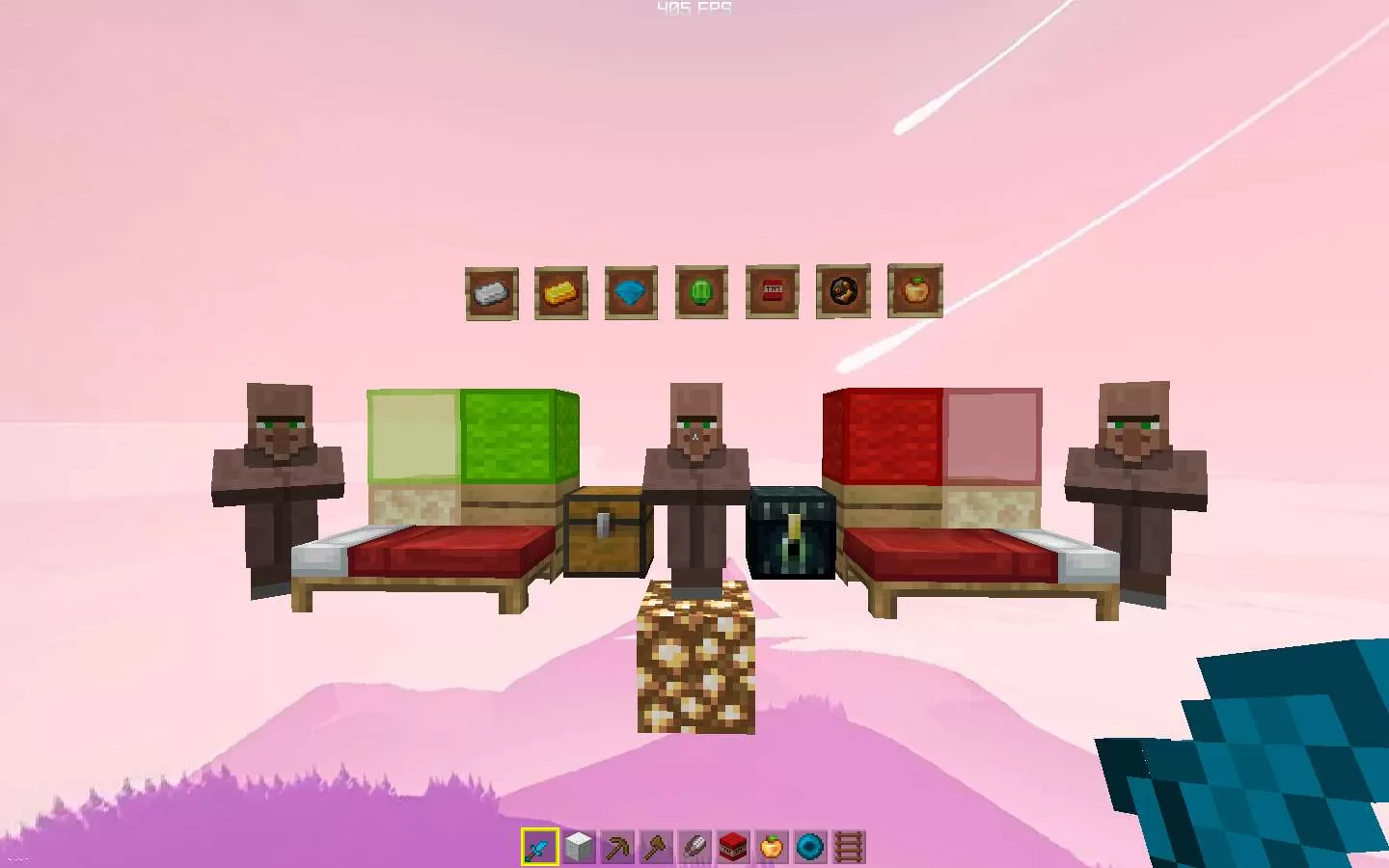
Task: Click the TNT item frame
Action: point(772,291)
